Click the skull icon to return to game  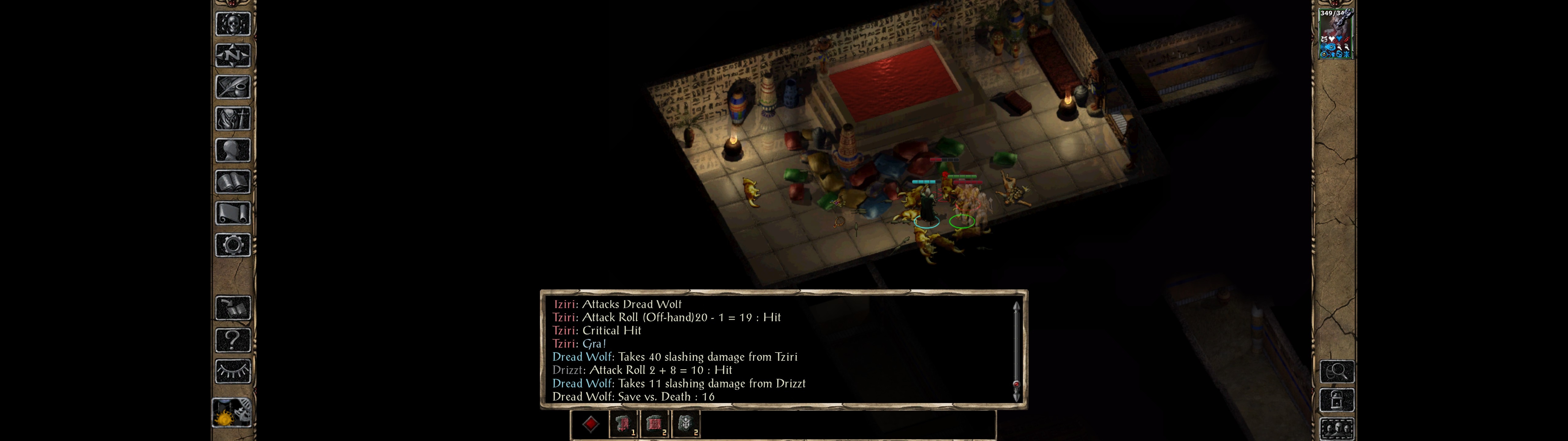232,24
